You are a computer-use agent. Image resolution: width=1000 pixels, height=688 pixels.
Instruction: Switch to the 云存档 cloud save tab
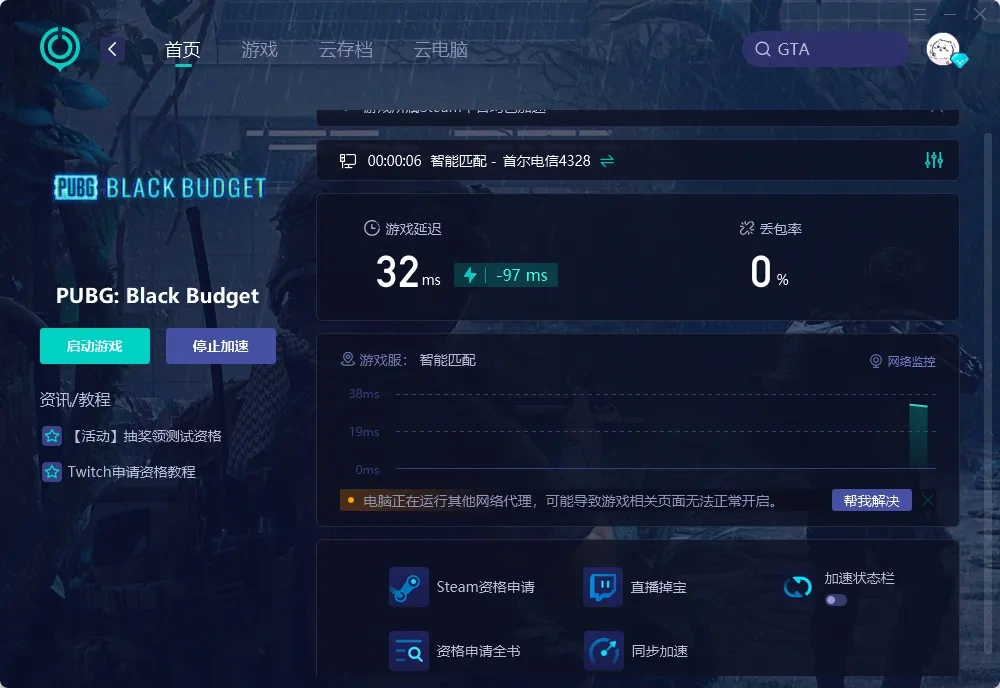(345, 50)
